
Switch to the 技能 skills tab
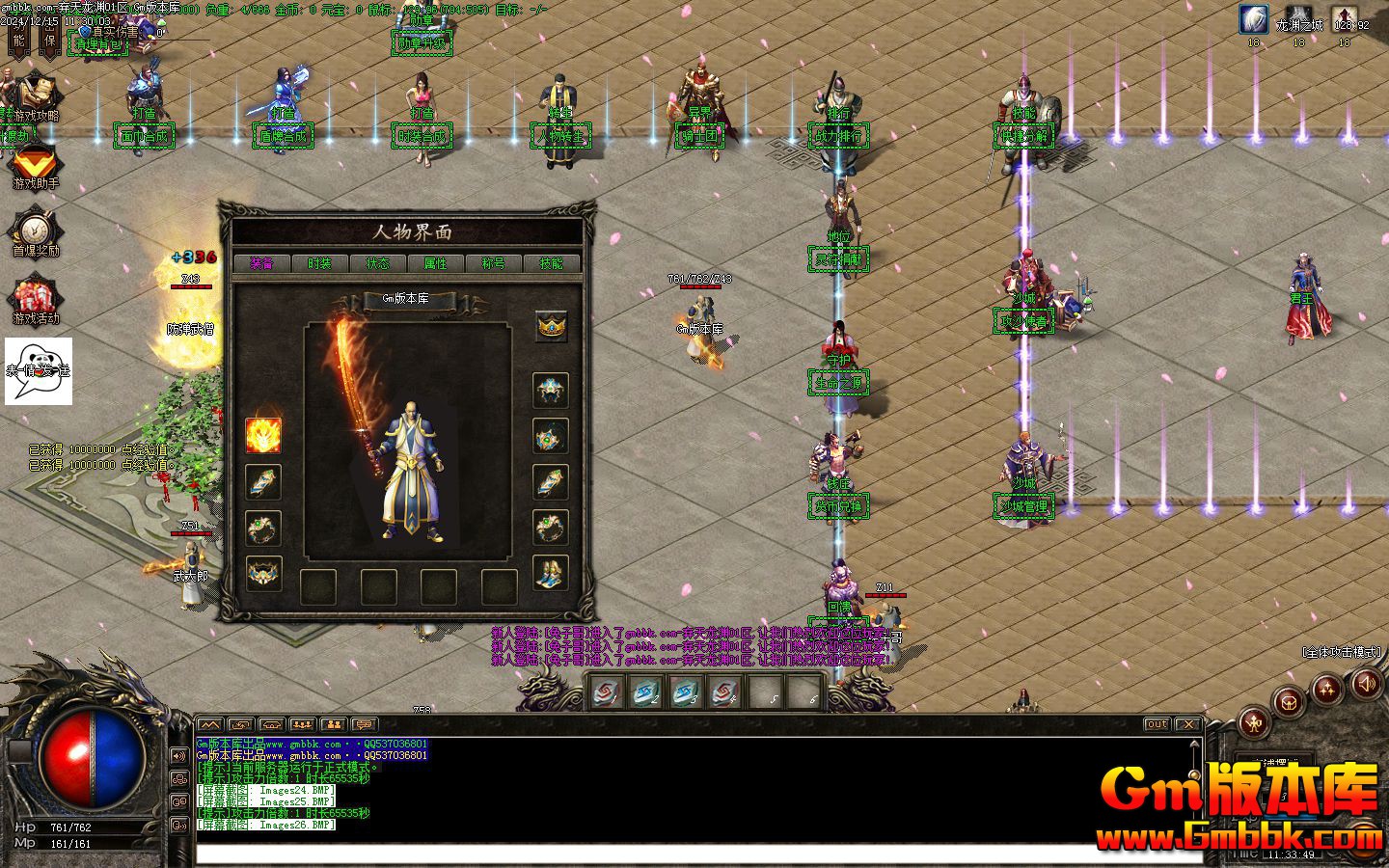coord(551,263)
